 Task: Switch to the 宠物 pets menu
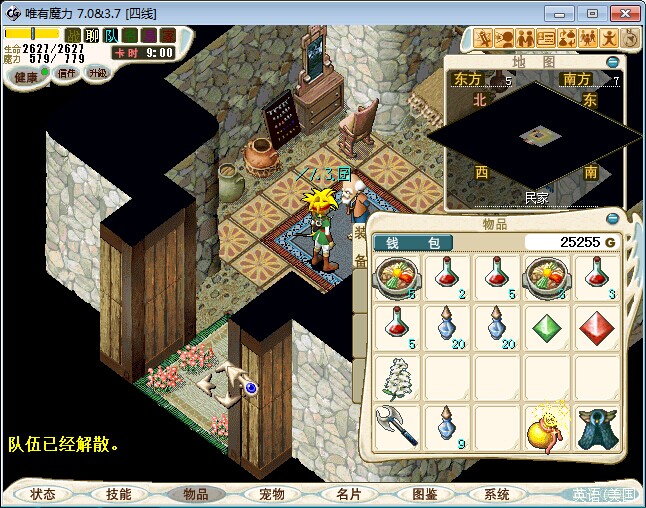point(272,494)
